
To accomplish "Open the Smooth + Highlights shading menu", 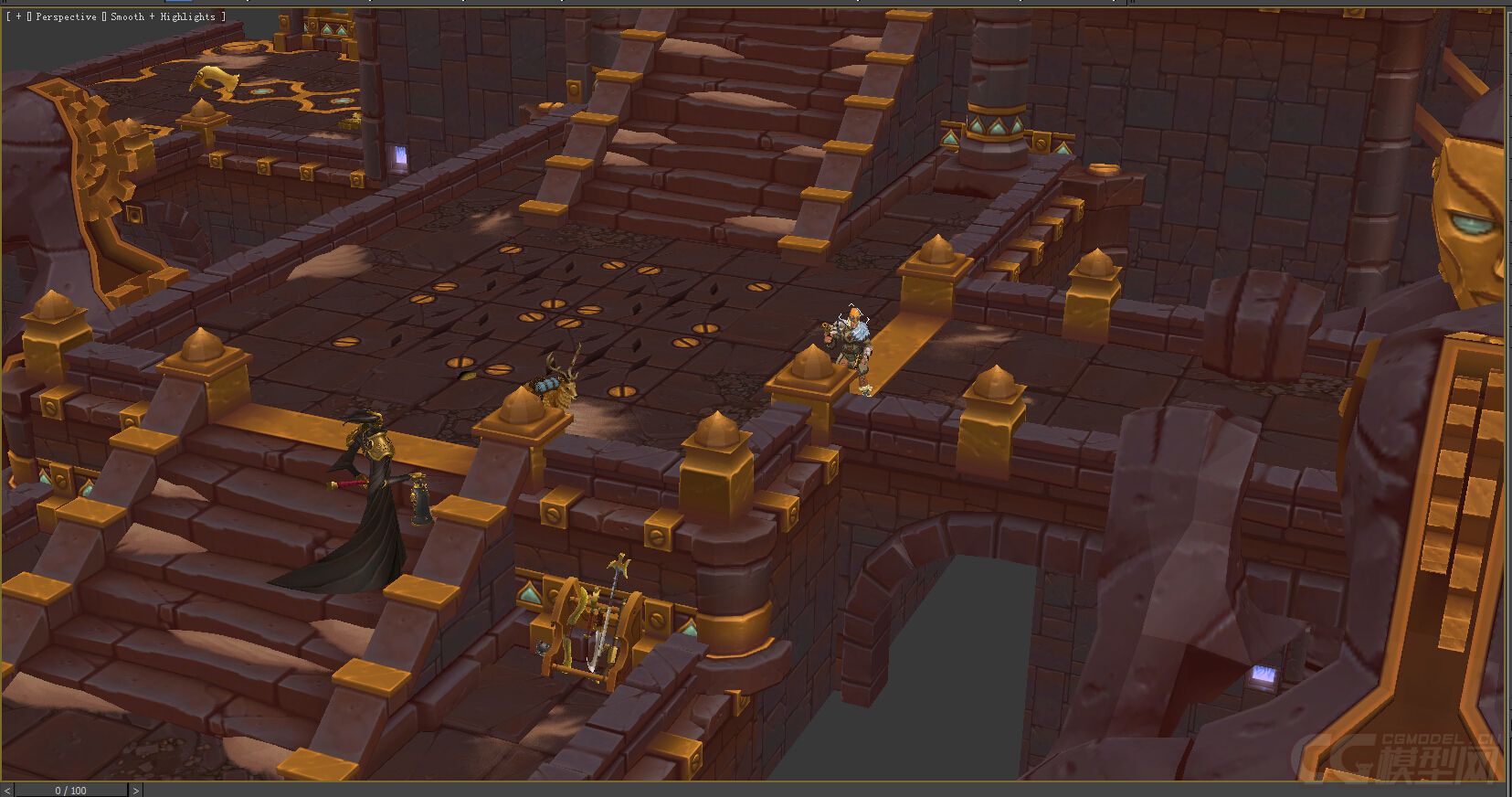I will tap(163, 16).
